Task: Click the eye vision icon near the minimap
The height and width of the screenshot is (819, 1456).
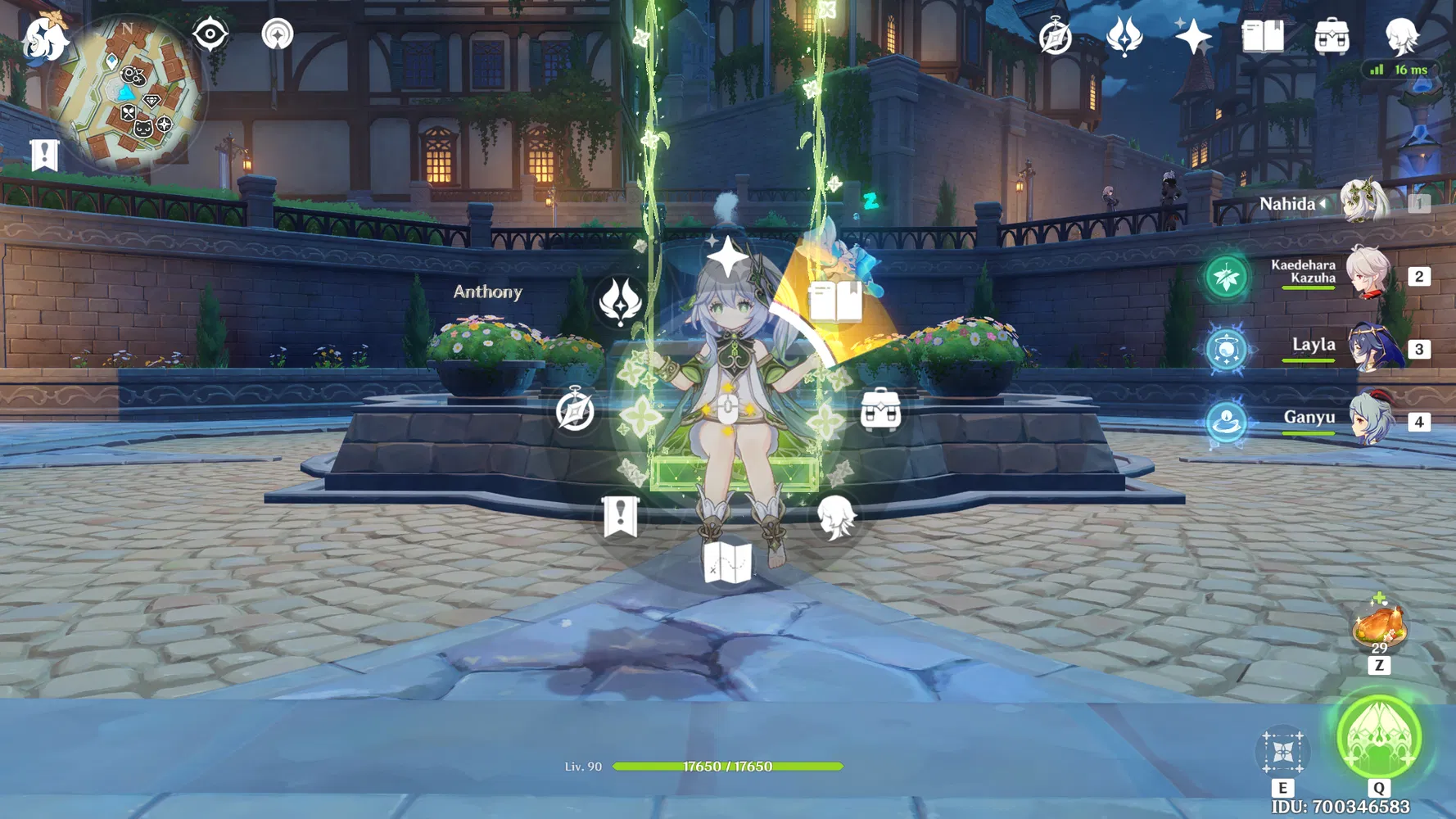Action: click(210, 34)
